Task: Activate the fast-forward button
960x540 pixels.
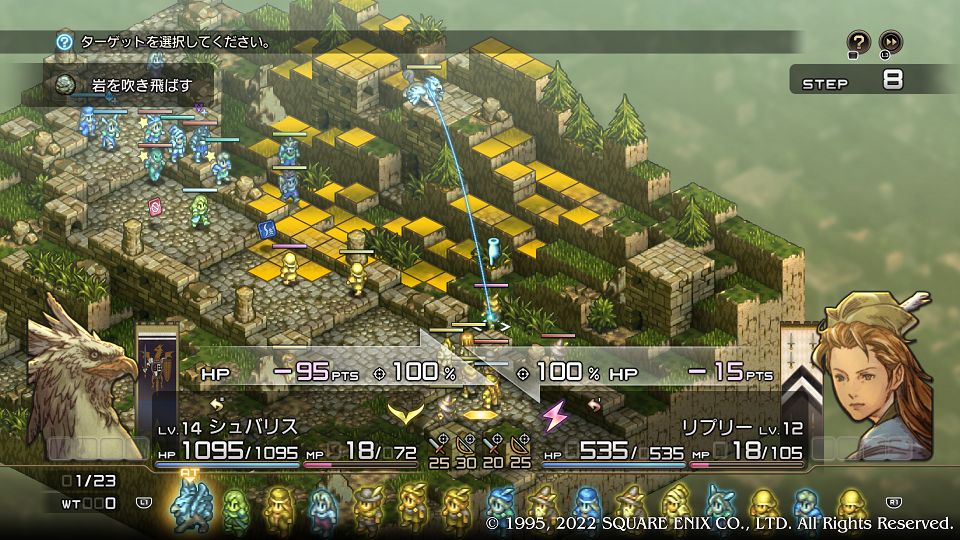Action: (890, 42)
